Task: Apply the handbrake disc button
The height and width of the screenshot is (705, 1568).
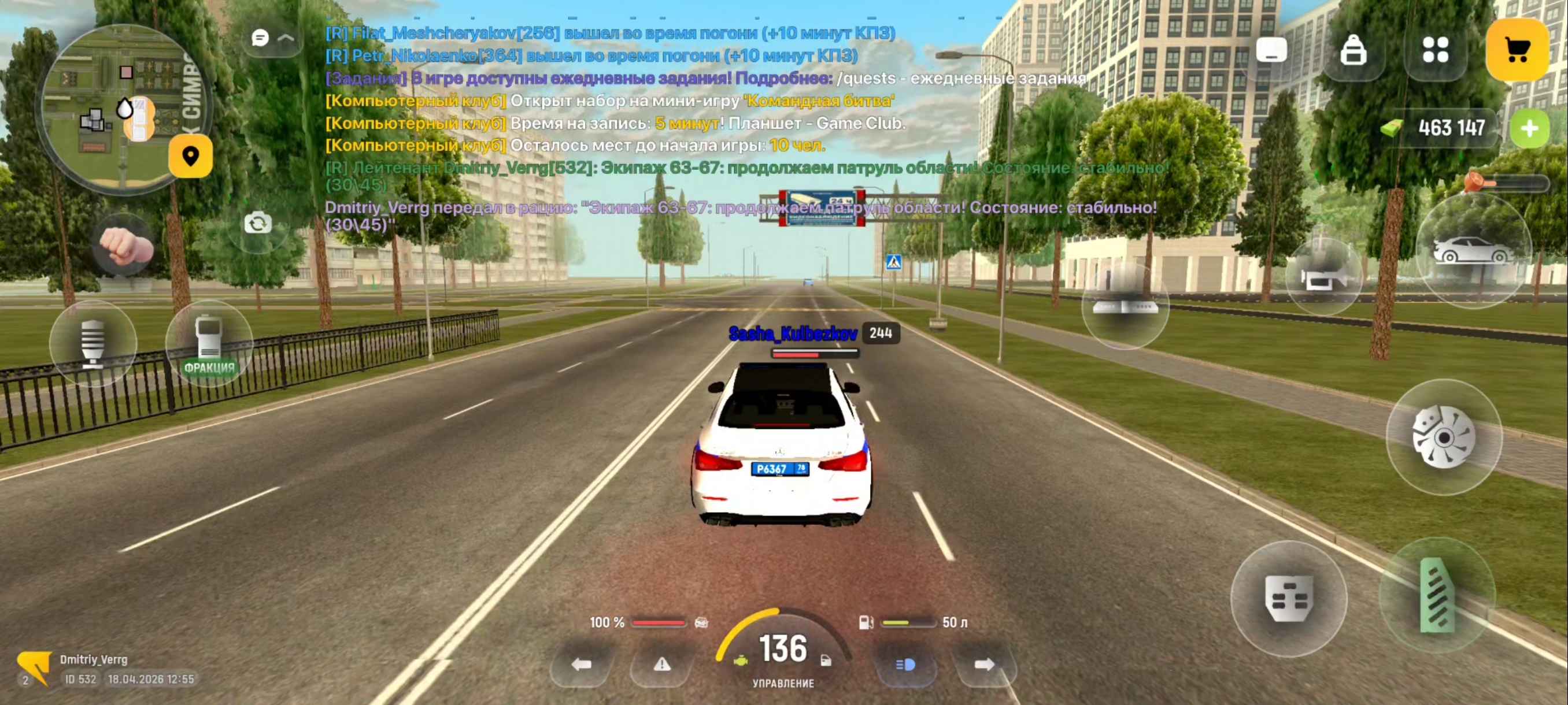Action: click(x=1443, y=437)
